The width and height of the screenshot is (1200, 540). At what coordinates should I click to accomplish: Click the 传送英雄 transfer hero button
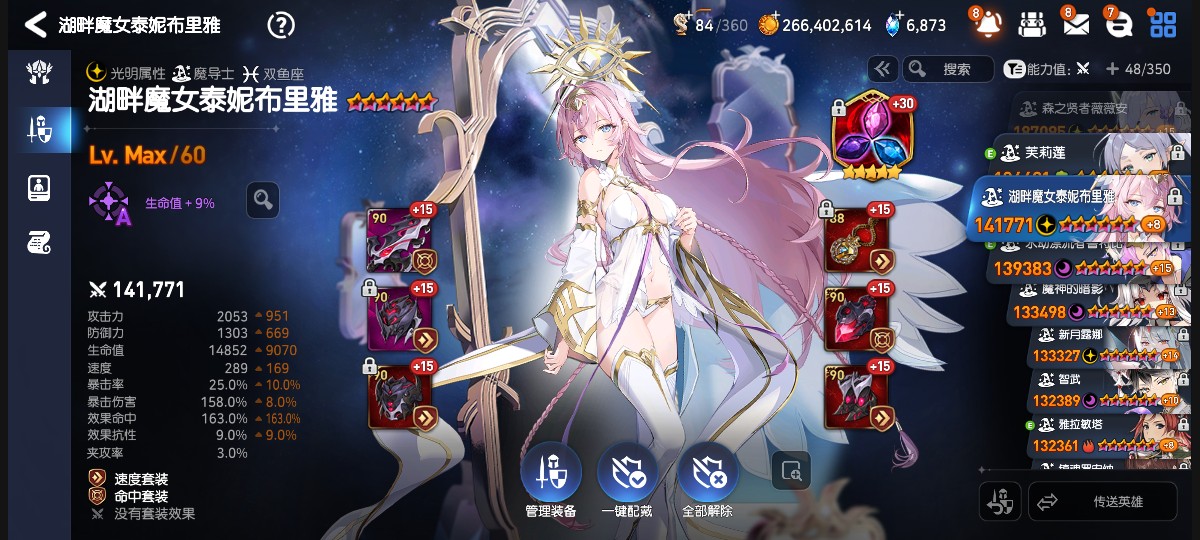click(x=1103, y=501)
